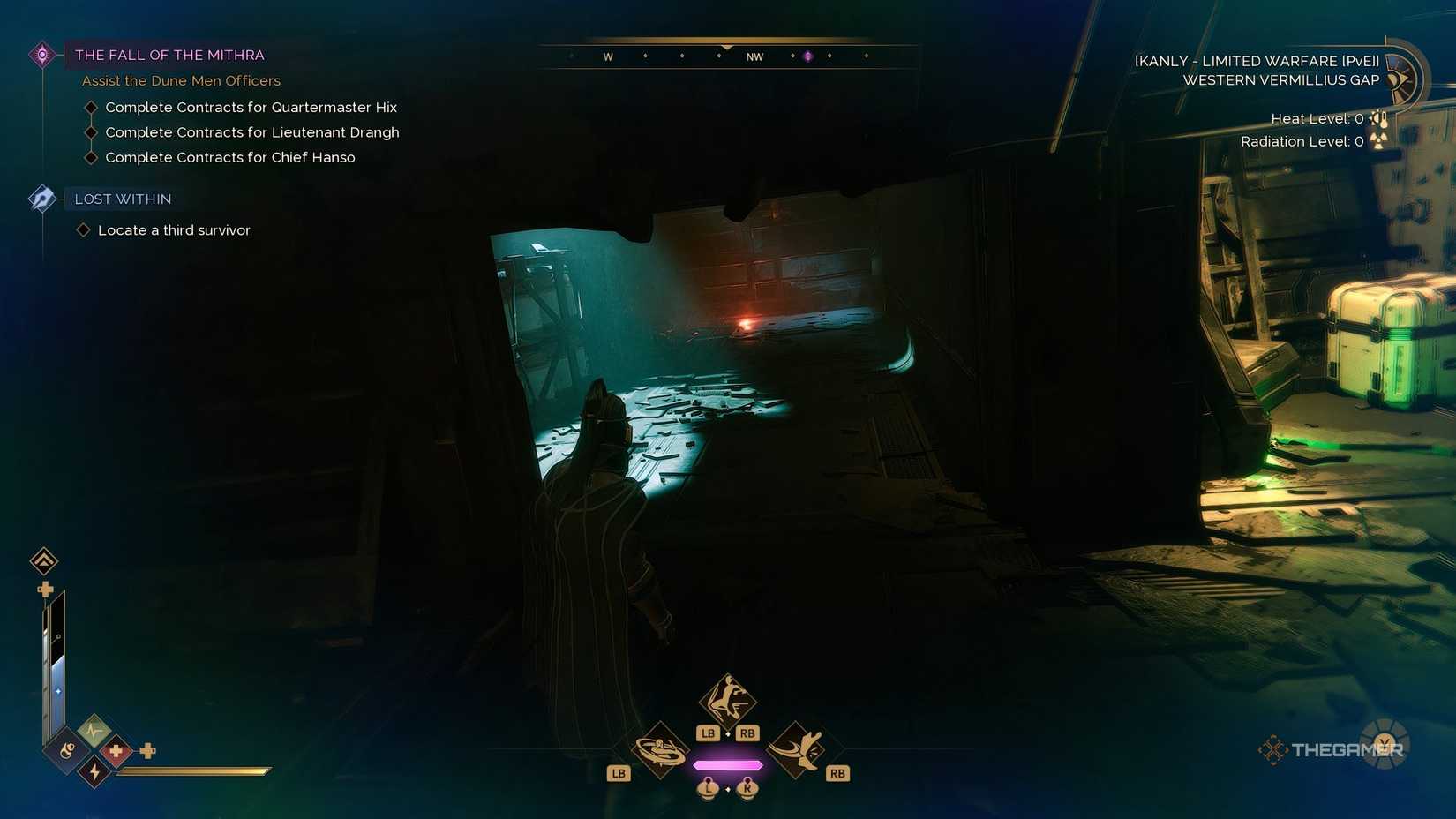Select the heartbeat vitality diamond icon
Viewport: 1456px width, 819px height.
[93, 731]
